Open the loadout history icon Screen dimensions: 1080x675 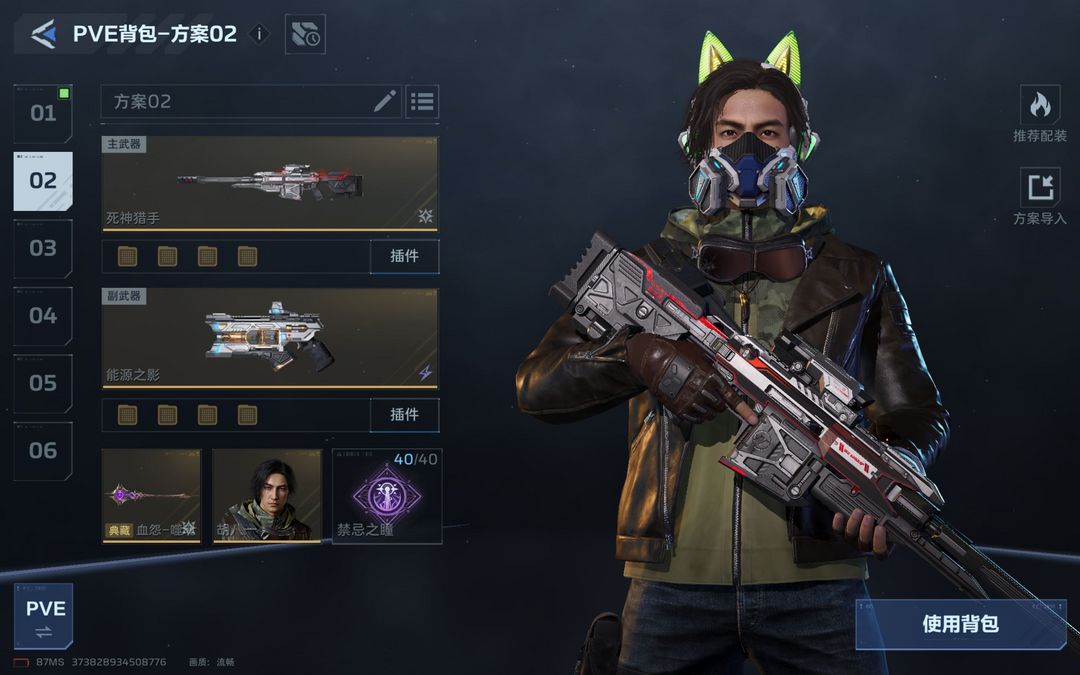click(x=305, y=35)
